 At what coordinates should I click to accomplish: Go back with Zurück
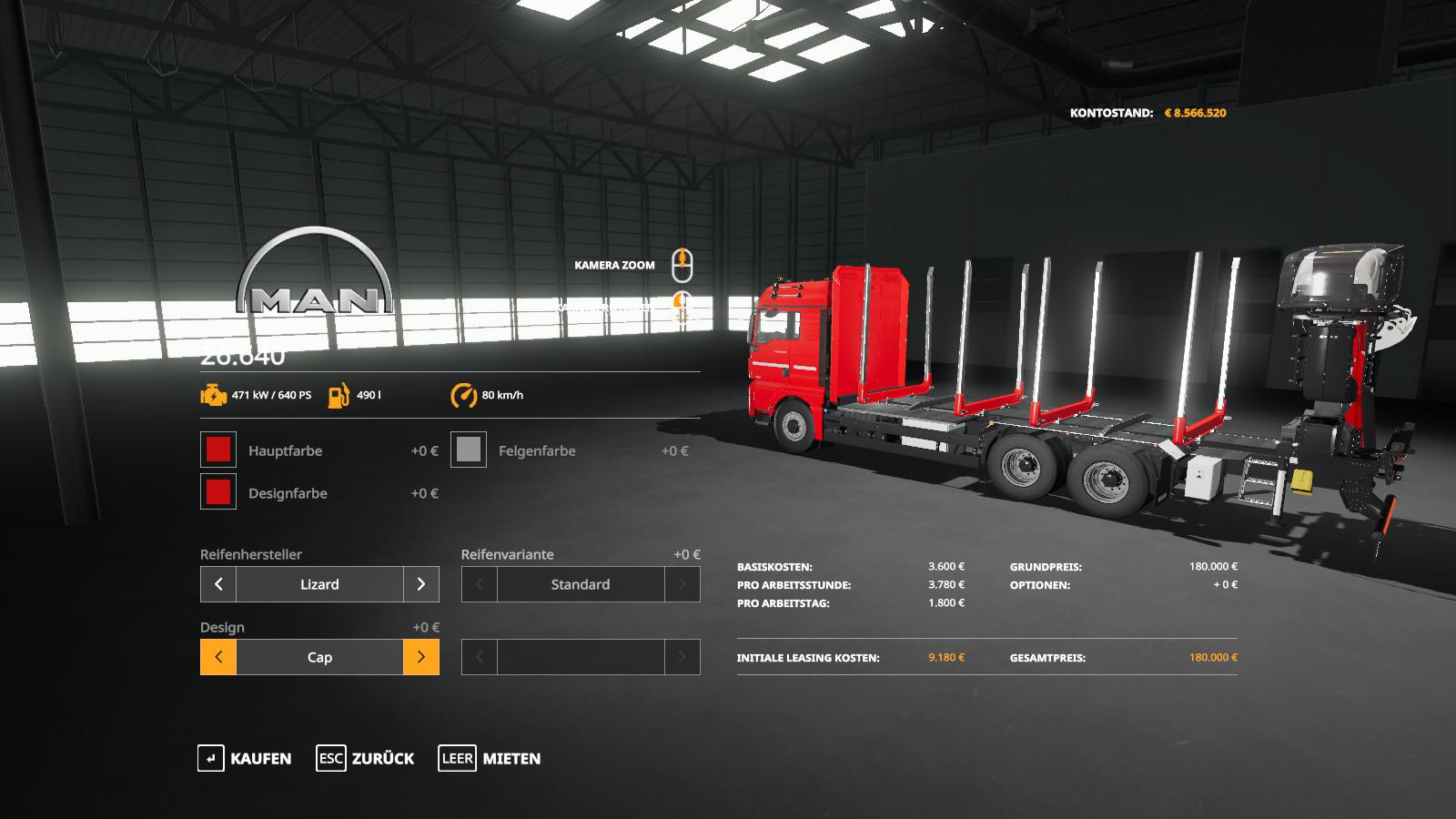(365, 758)
